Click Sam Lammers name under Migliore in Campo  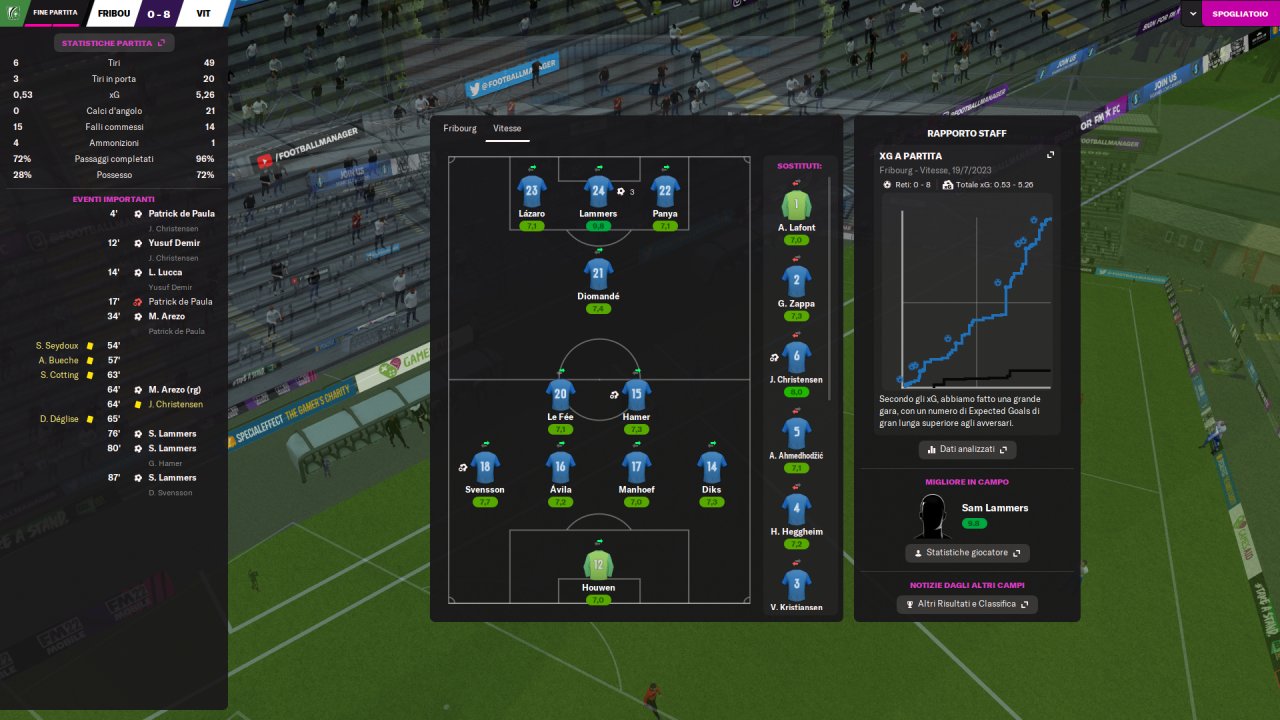(994, 508)
